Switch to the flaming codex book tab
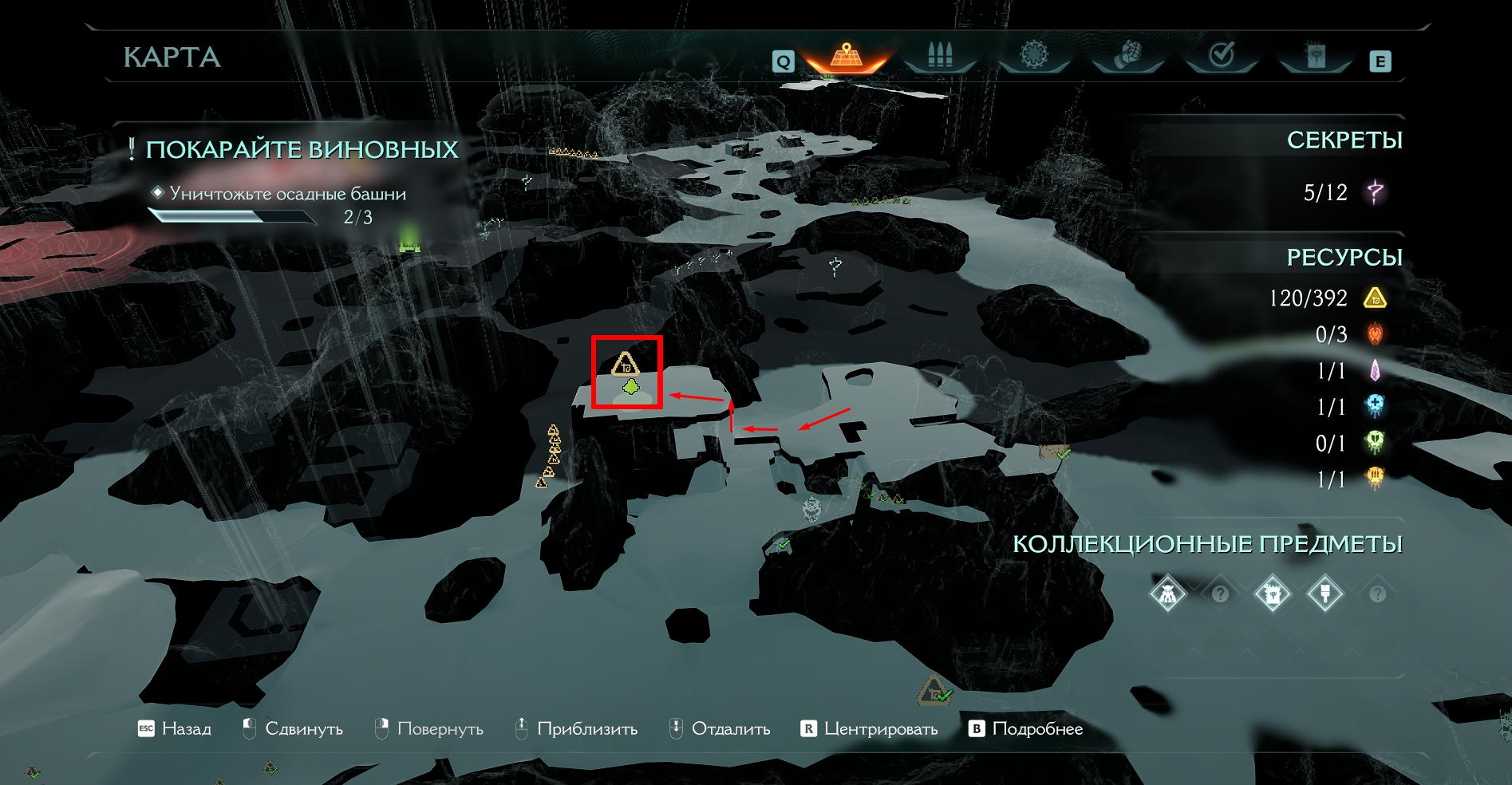This screenshot has width=1512, height=785. tap(1315, 56)
